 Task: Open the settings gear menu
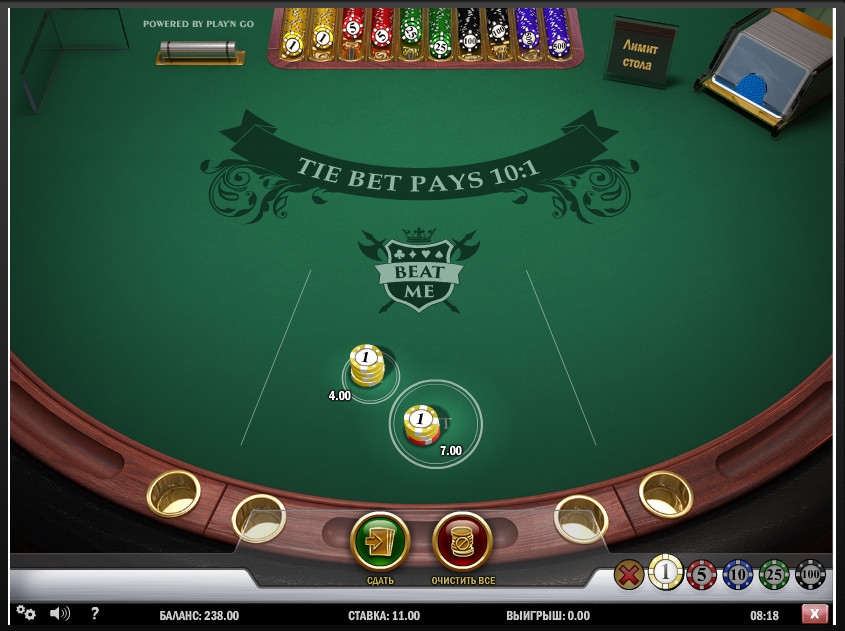tap(26, 613)
